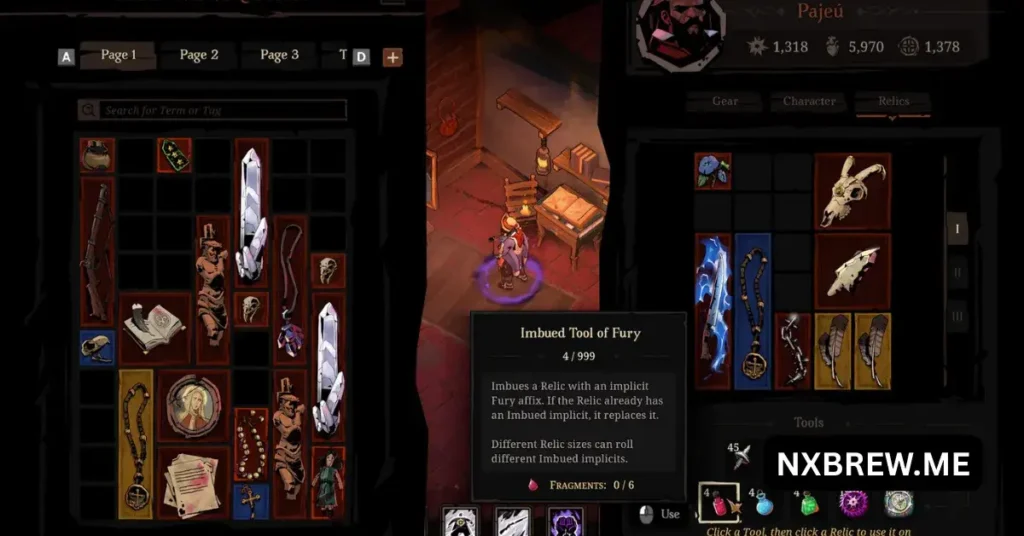The image size is (1024, 536).
Task: Switch to the Character tab
Action: (809, 101)
